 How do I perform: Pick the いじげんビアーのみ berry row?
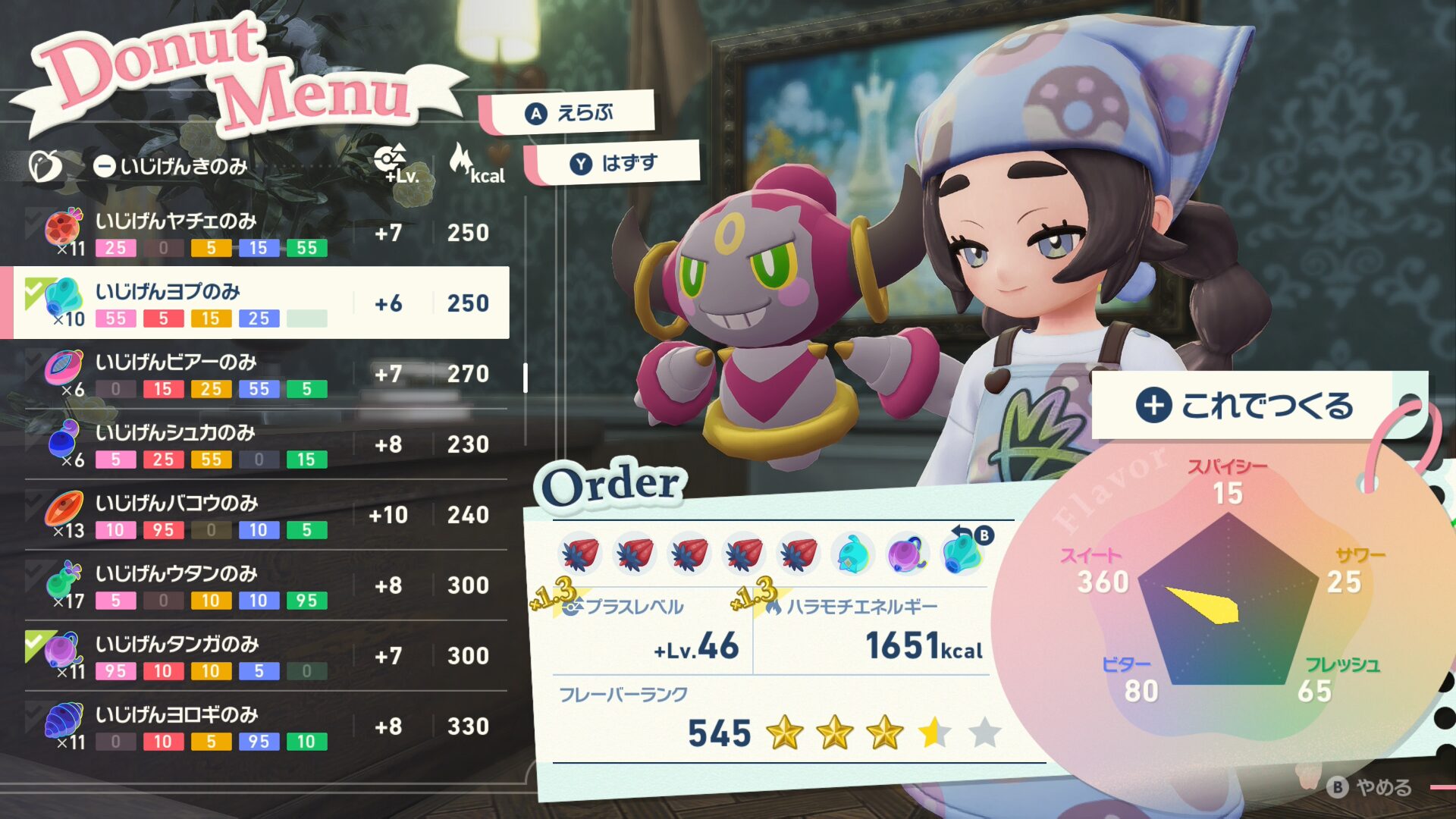click(x=258, y=374)
